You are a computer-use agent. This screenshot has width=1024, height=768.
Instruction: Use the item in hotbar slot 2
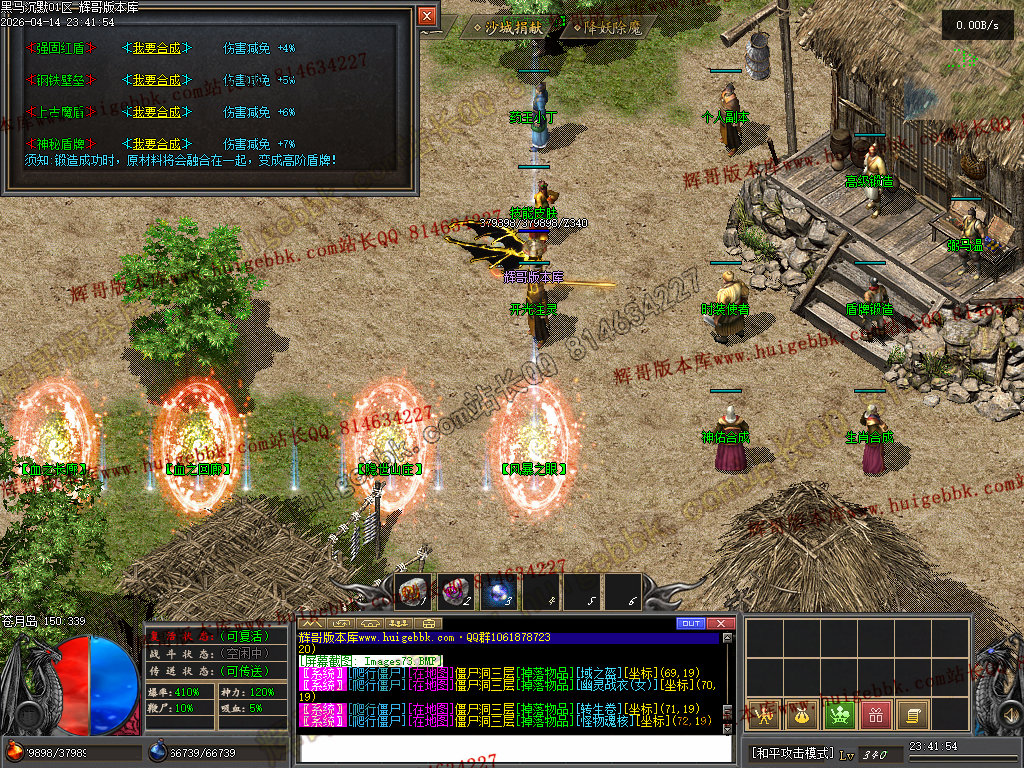pyautogui.click(x=455, y=591)
